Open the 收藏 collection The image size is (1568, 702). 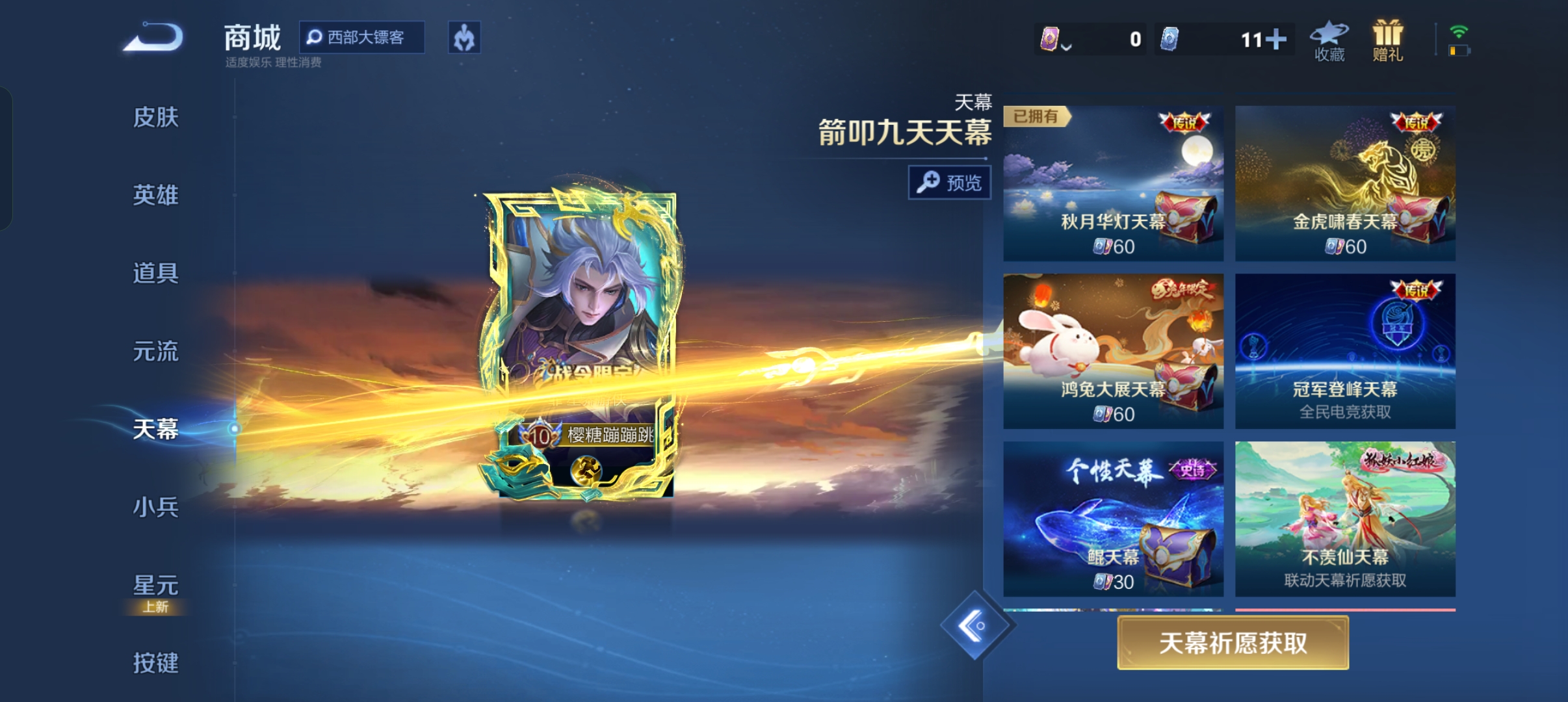tap(1329, 41)
